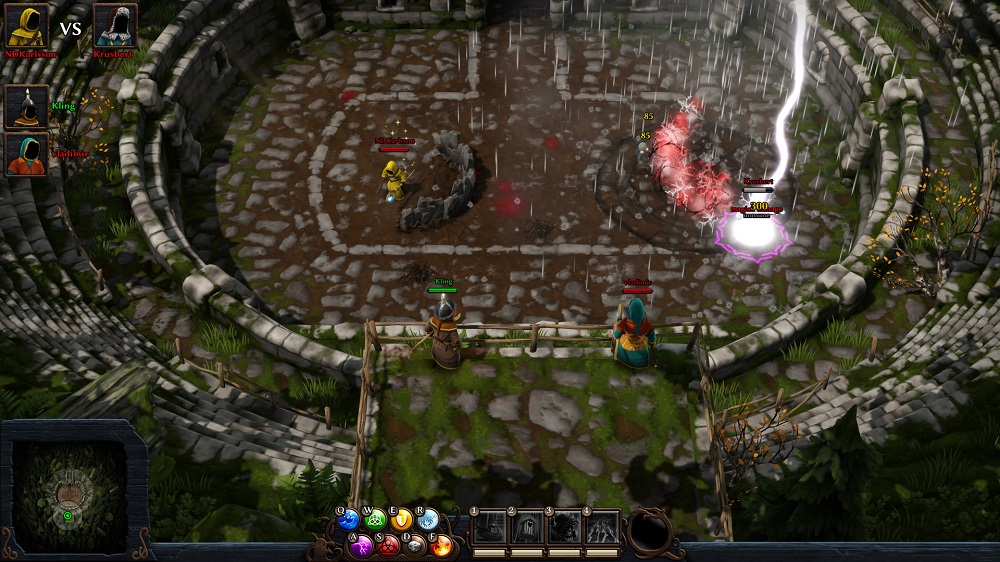Pick the light-blue frost element orb
The image size is (1000, 562).
coord(428,520)
